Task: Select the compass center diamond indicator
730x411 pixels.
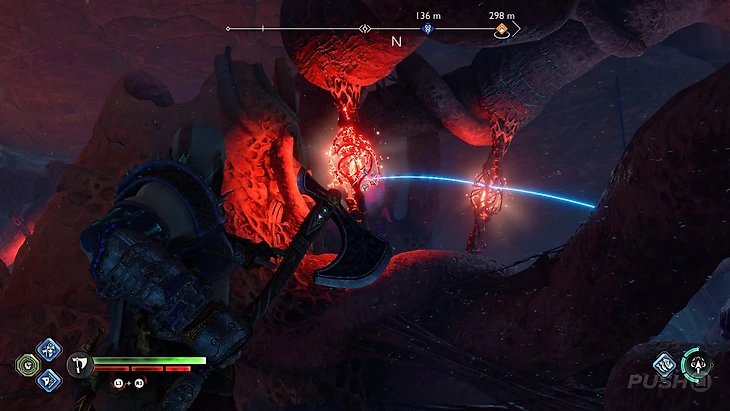Action: point(365,28)
